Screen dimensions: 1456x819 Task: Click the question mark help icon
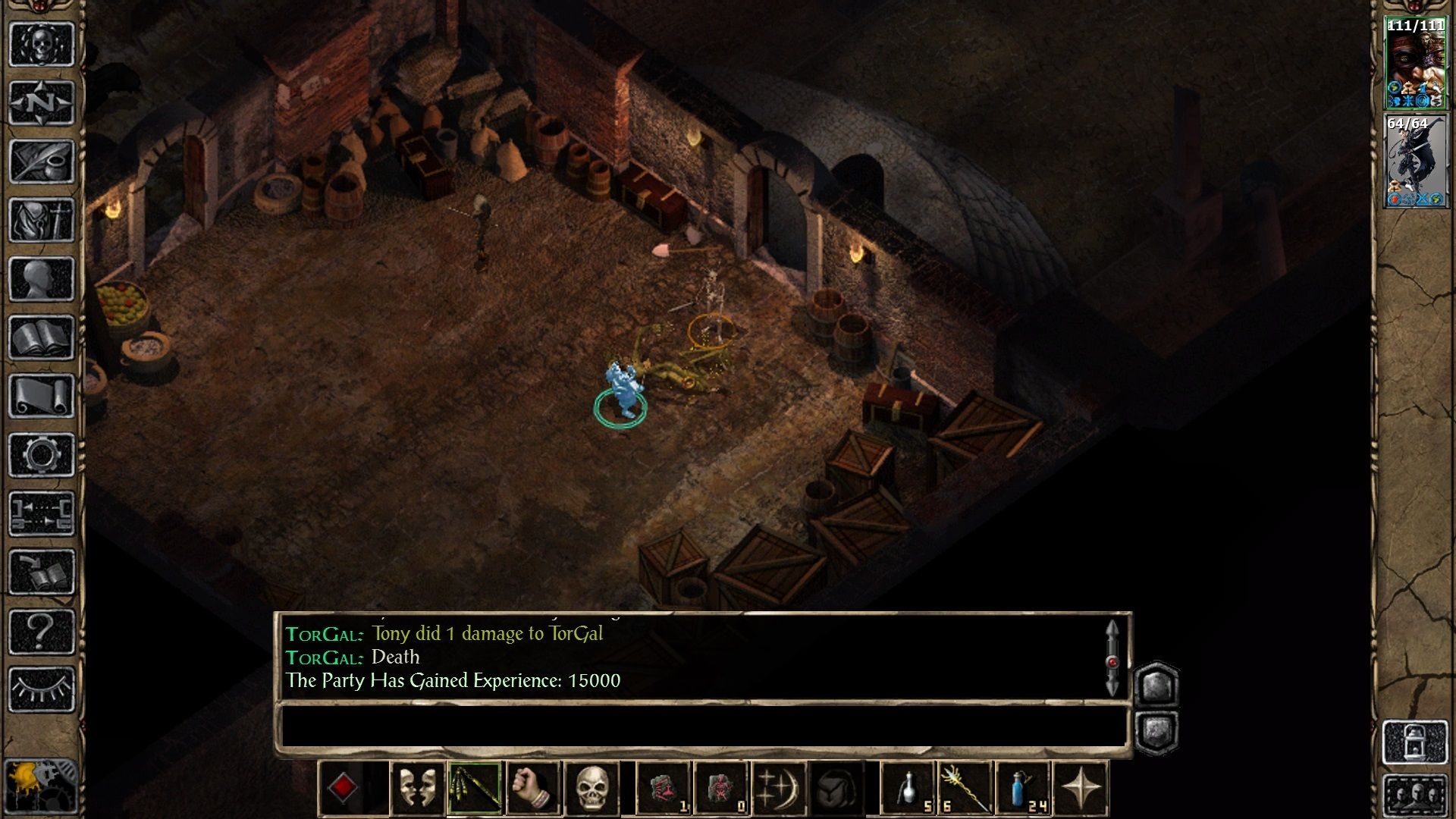click(42, 631)
